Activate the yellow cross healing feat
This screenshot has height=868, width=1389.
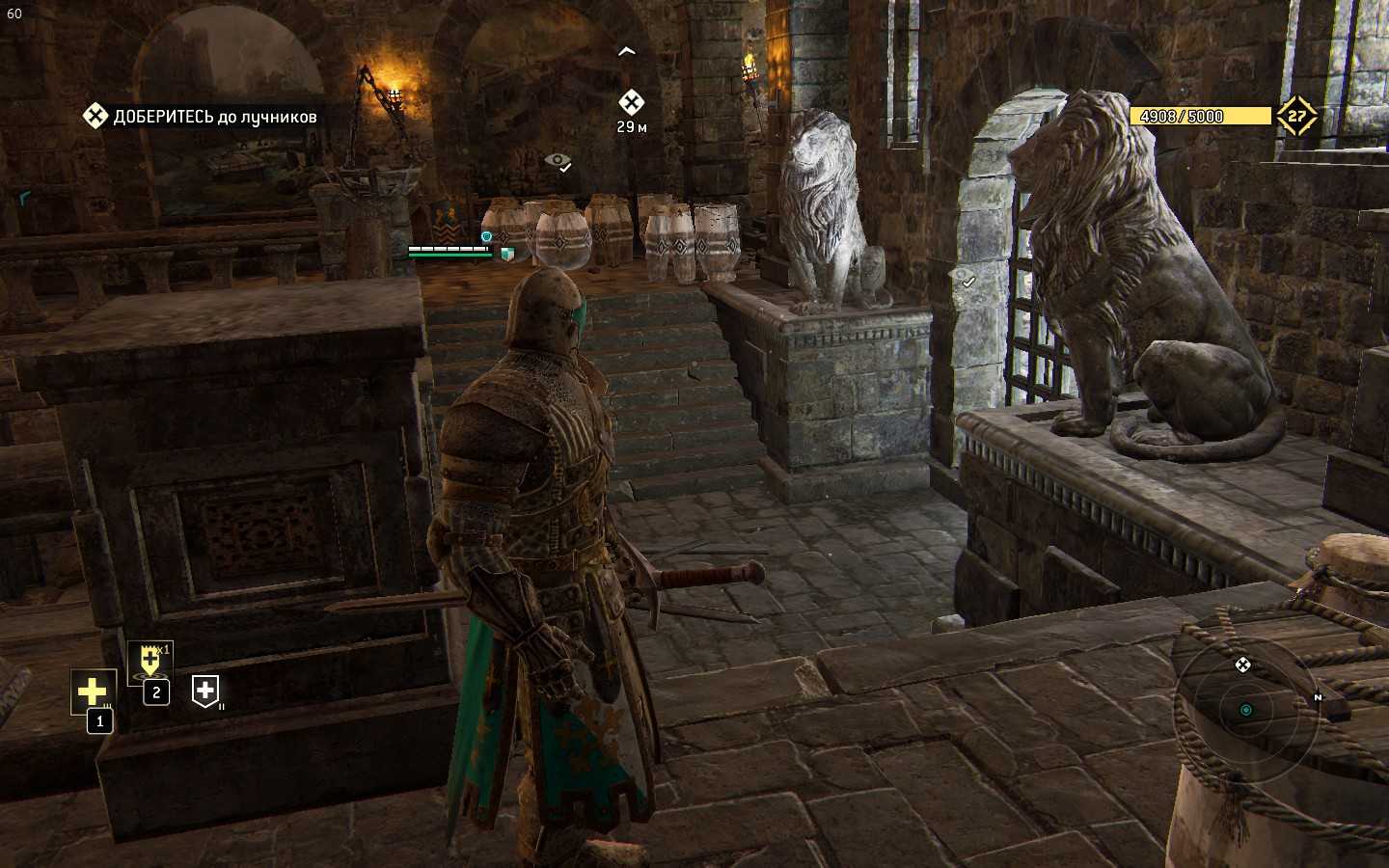93,691
